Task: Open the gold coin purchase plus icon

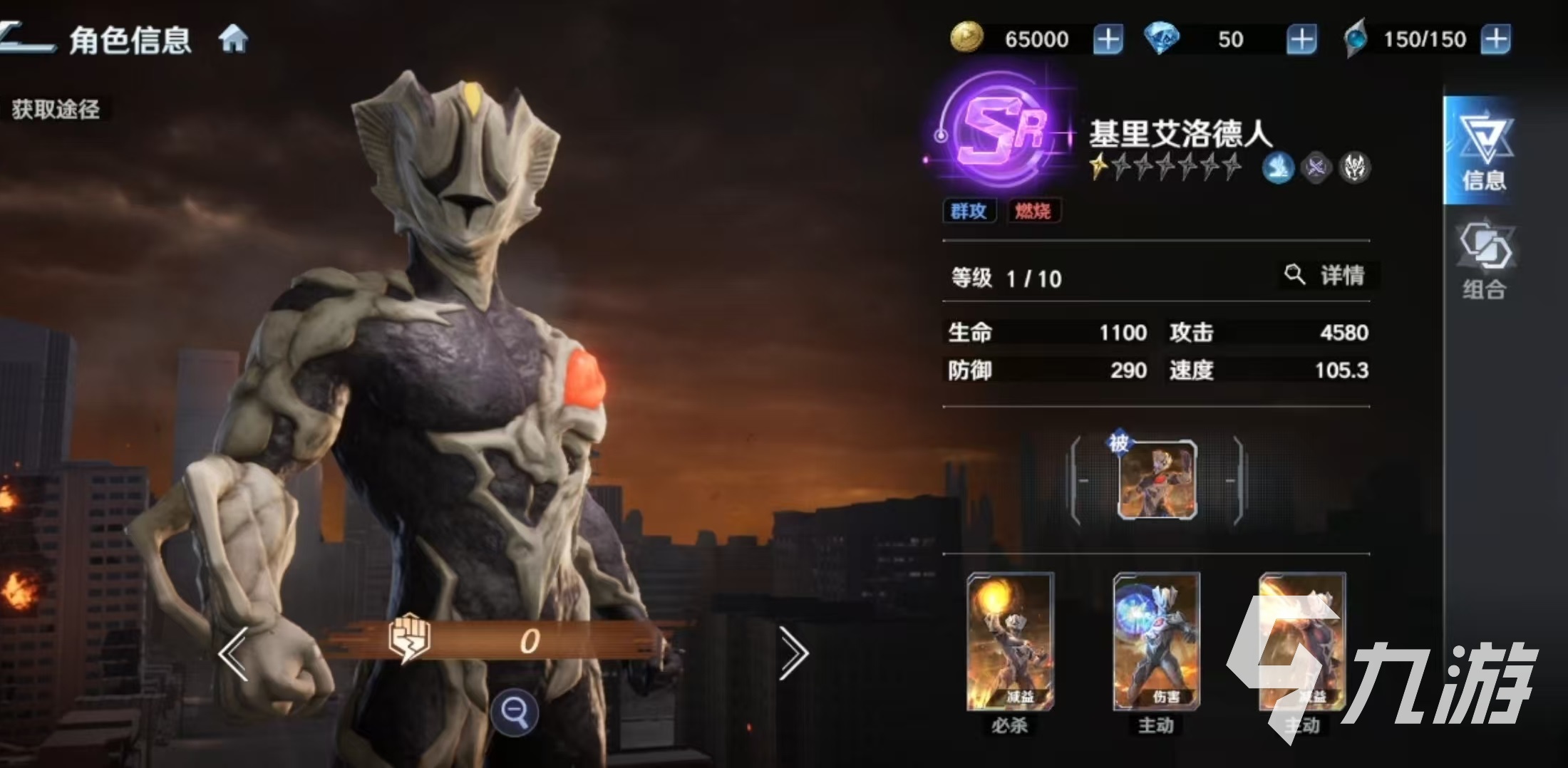Action: tap(1110, 39)
